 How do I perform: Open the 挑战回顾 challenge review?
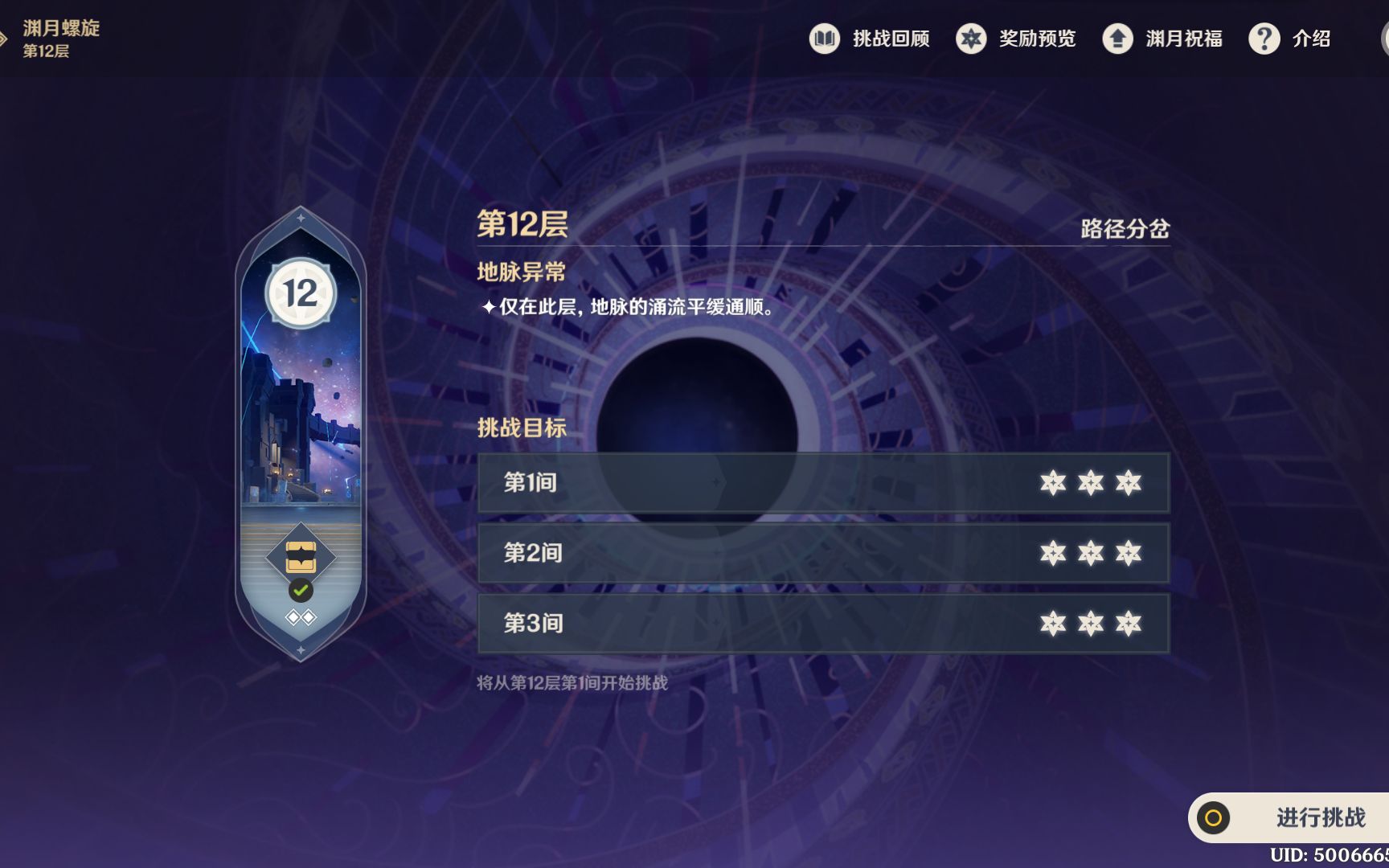[870, 39]
